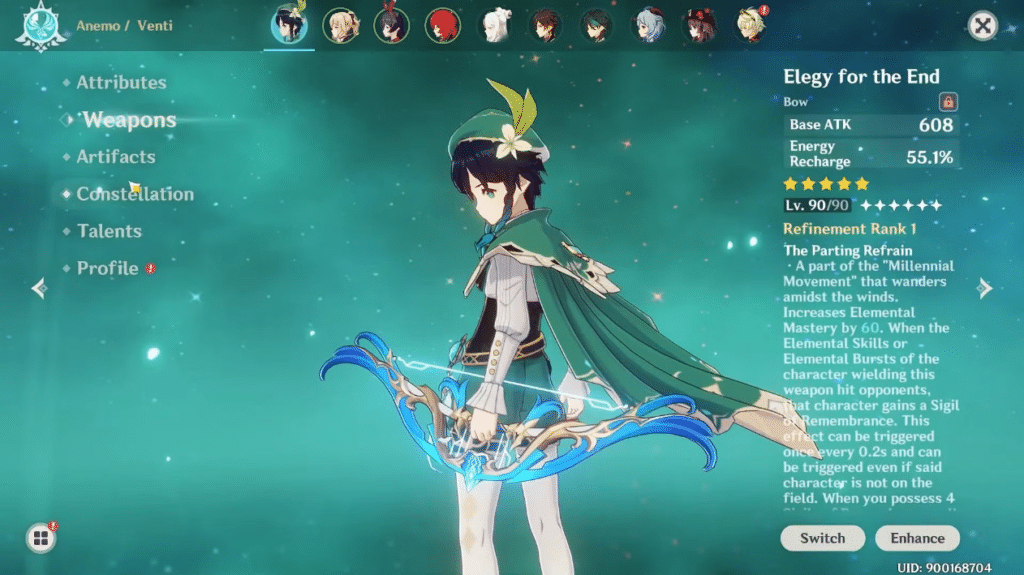This screenshot has width=1024, height=575.
Task: Click the Switch weapon button
Action: (x=822, y=538)
